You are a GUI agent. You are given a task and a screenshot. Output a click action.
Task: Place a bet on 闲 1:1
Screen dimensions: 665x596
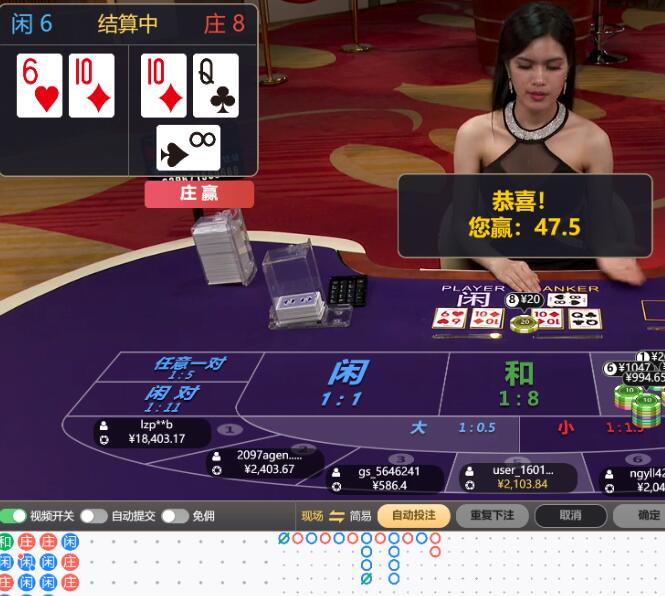343,384
